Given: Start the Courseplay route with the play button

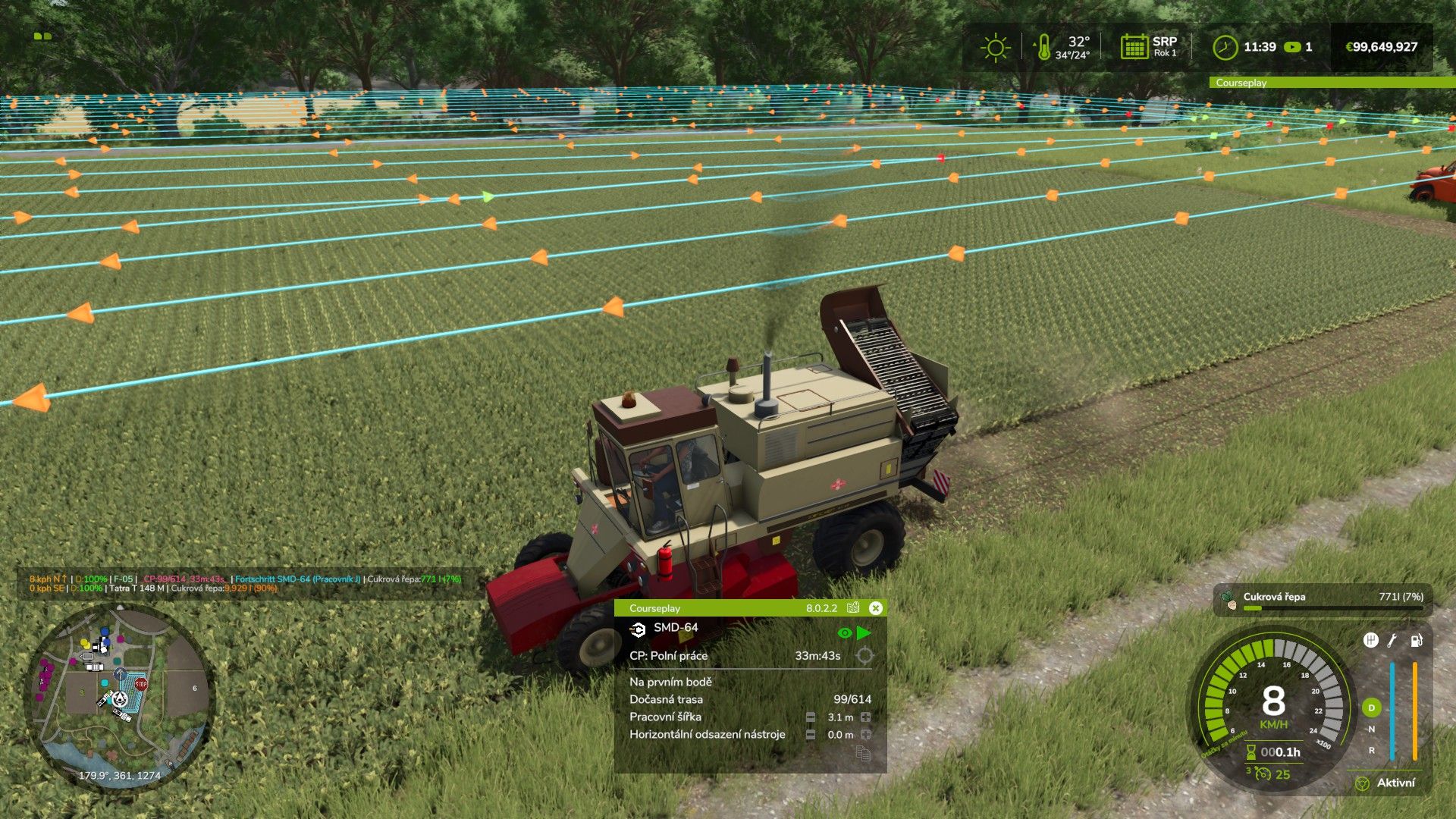Looking at the screenshot, I should click(864, 632).
